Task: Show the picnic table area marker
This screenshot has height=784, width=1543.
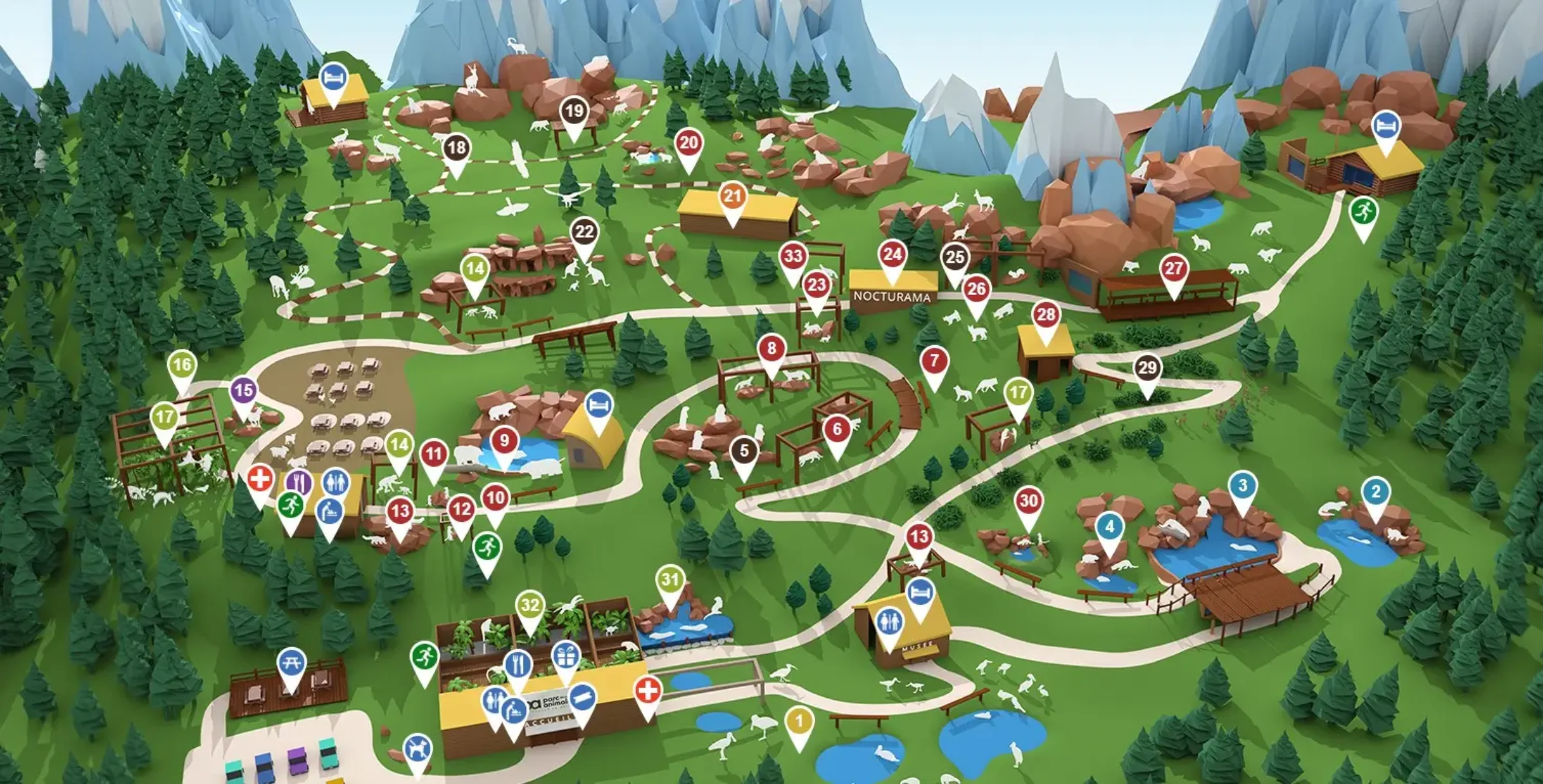Action: pyautogui.click(x=291, y=663)
